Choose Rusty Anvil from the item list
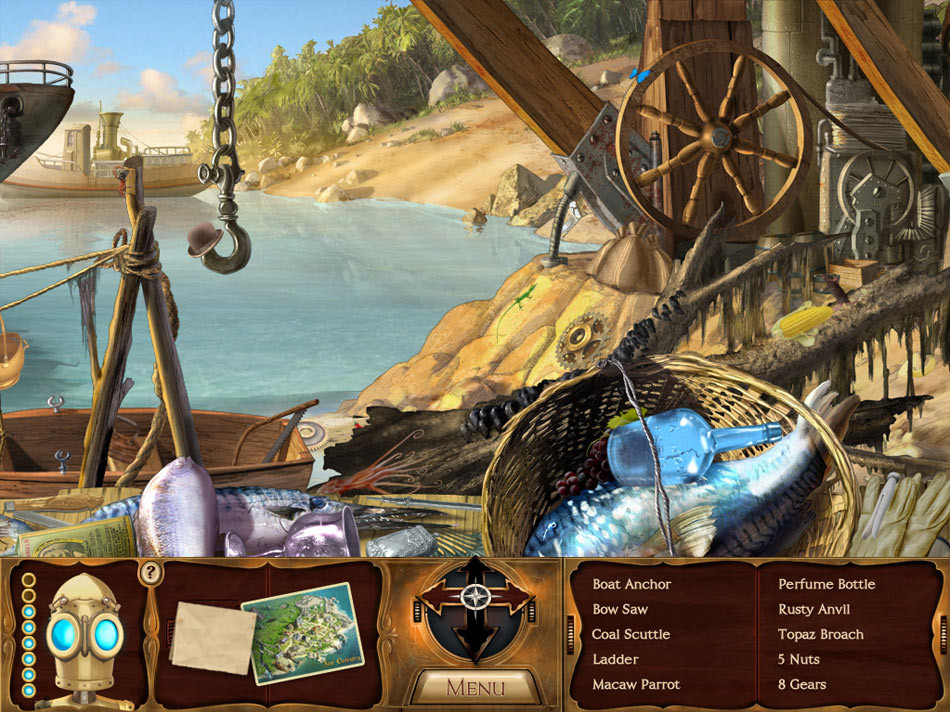 (820, 609)
